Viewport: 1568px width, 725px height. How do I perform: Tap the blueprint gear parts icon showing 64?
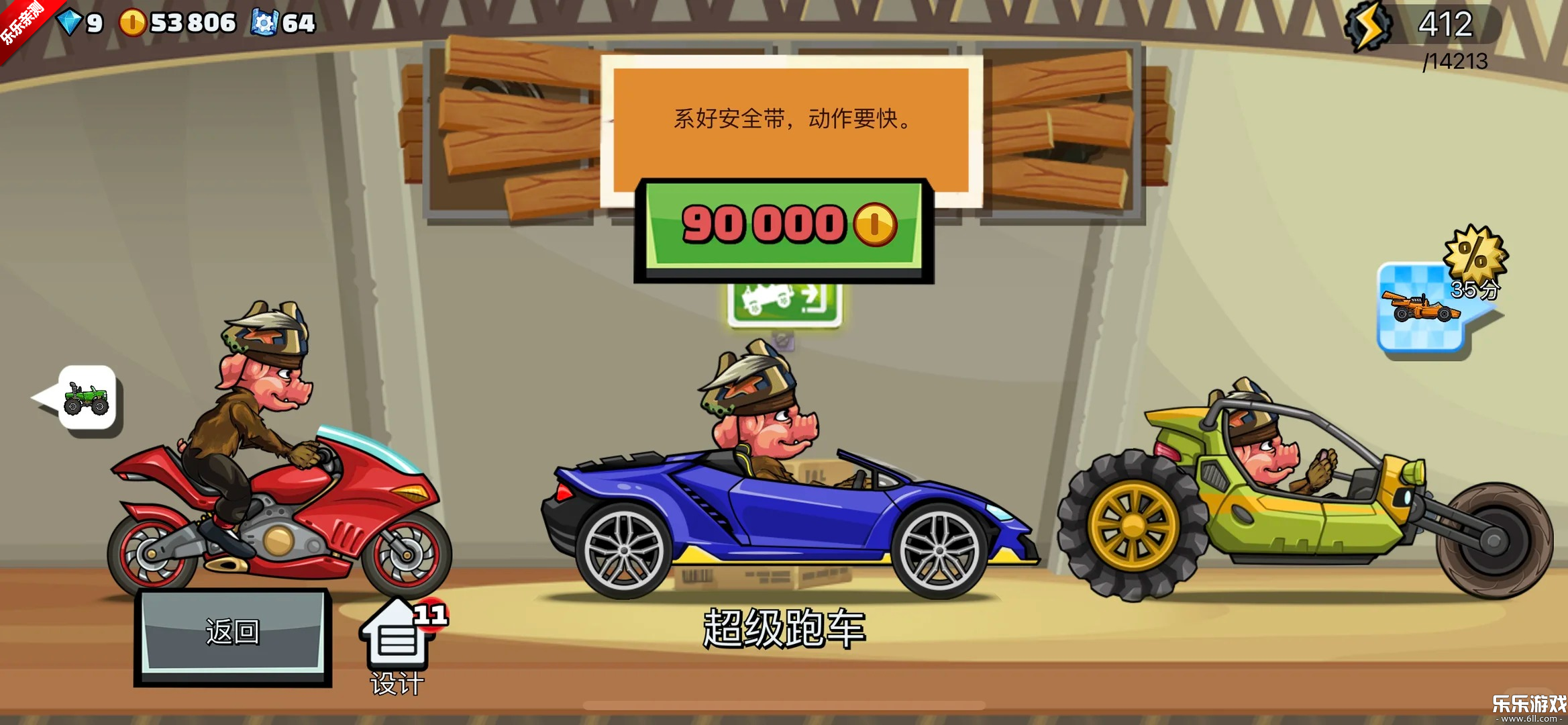click(x=268, y=22)
